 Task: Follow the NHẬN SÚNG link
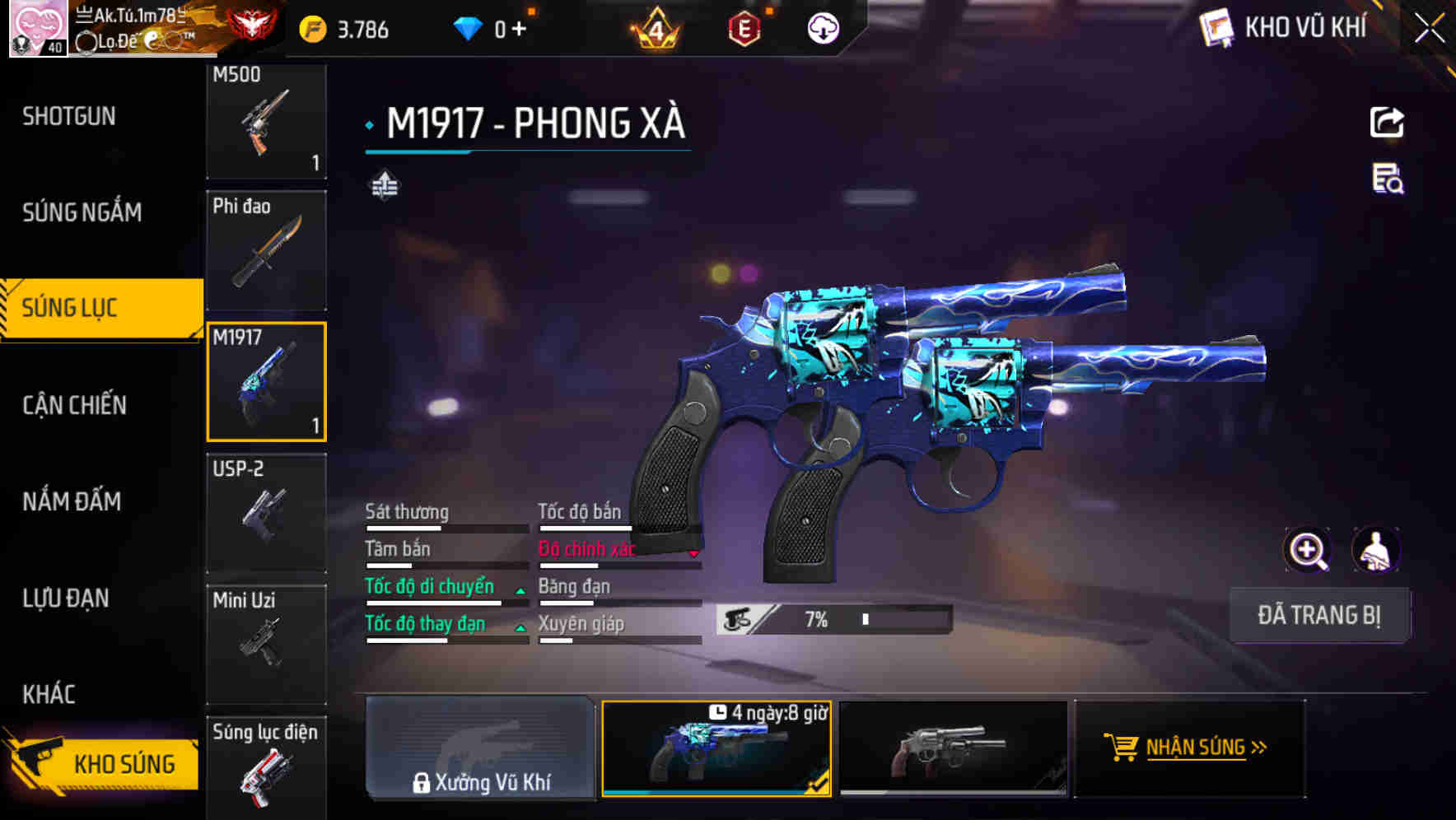pyautogui.click(x=1187, y=748)
